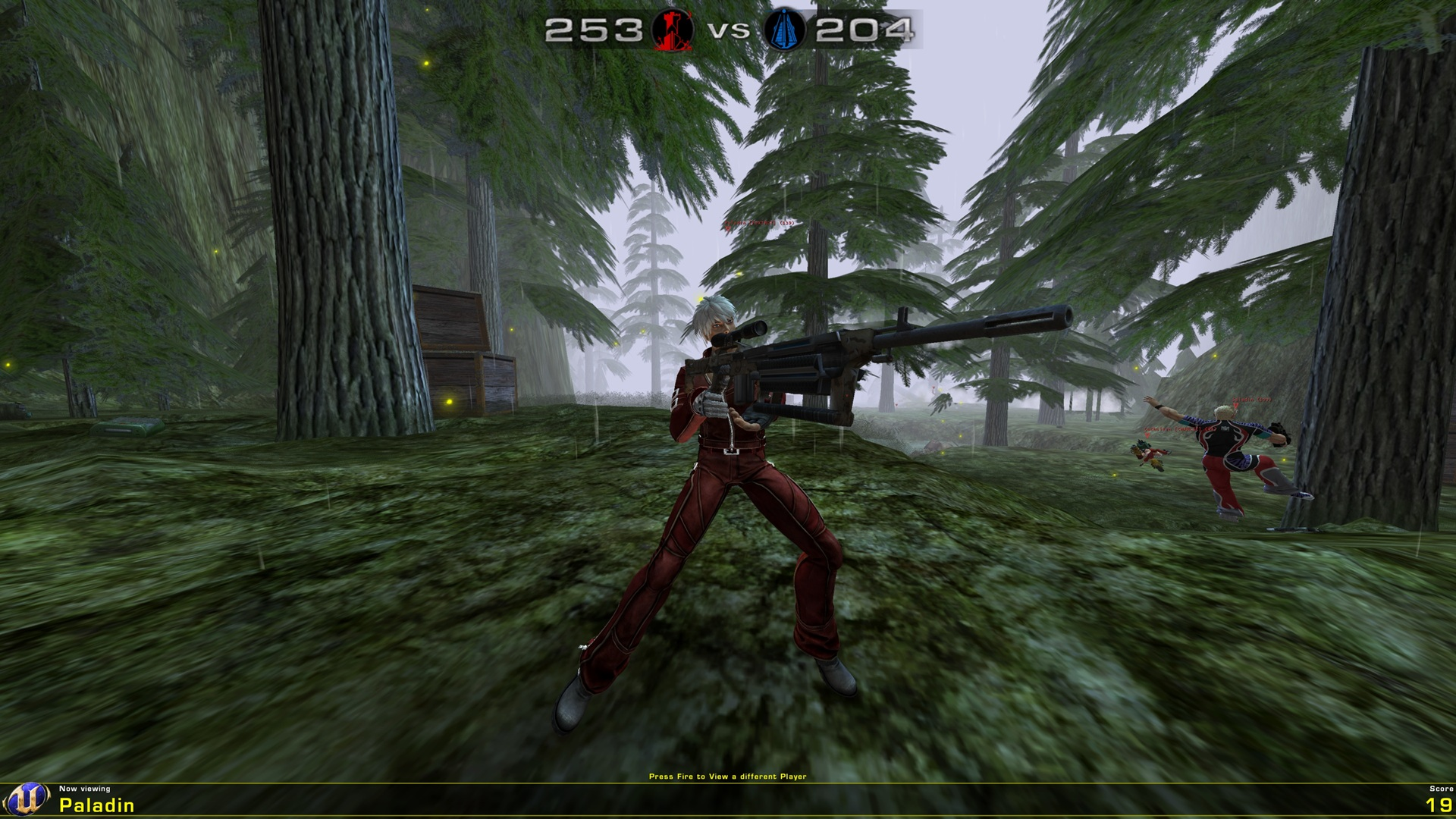The height and width of the screenshot is (819, 1456).
Task: Click the marker above Cucholoko's fallen body
Action: tap(1147, 435)
